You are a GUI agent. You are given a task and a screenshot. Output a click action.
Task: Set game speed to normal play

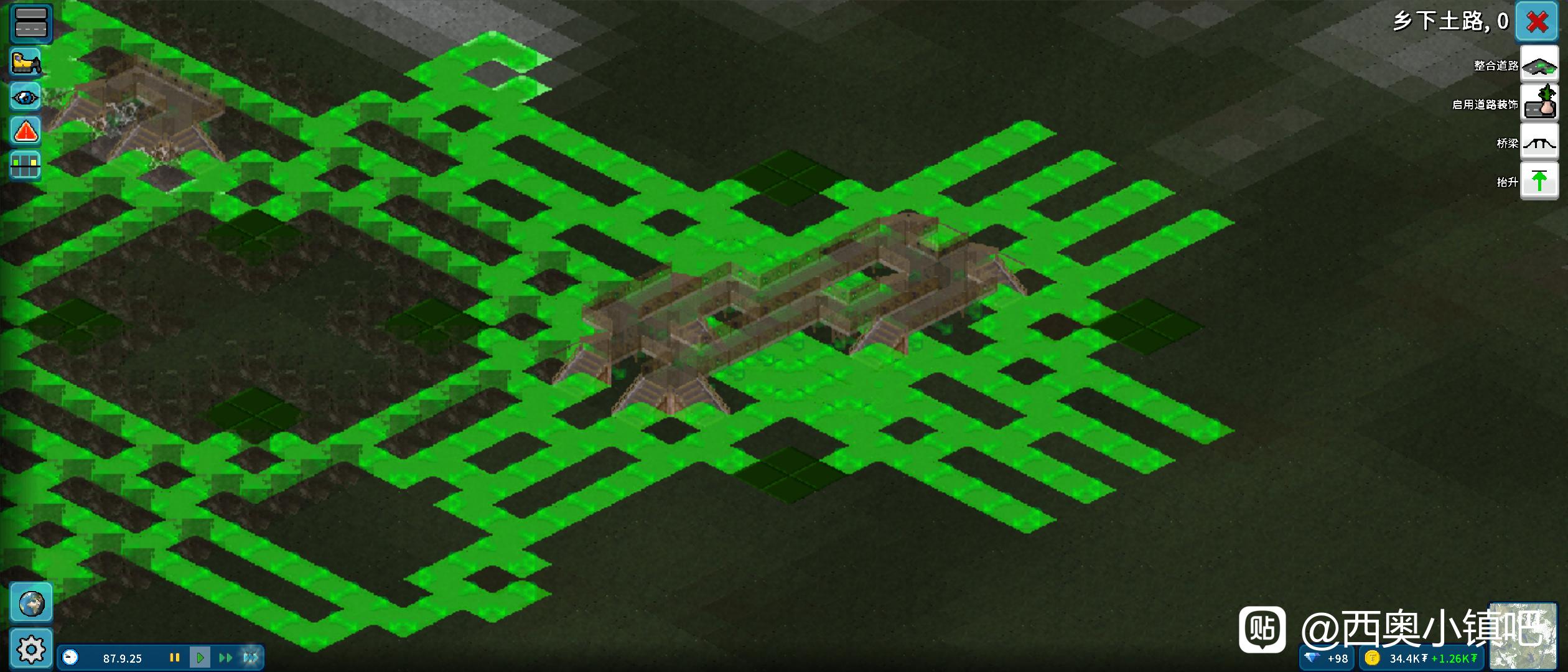(200, 658)
